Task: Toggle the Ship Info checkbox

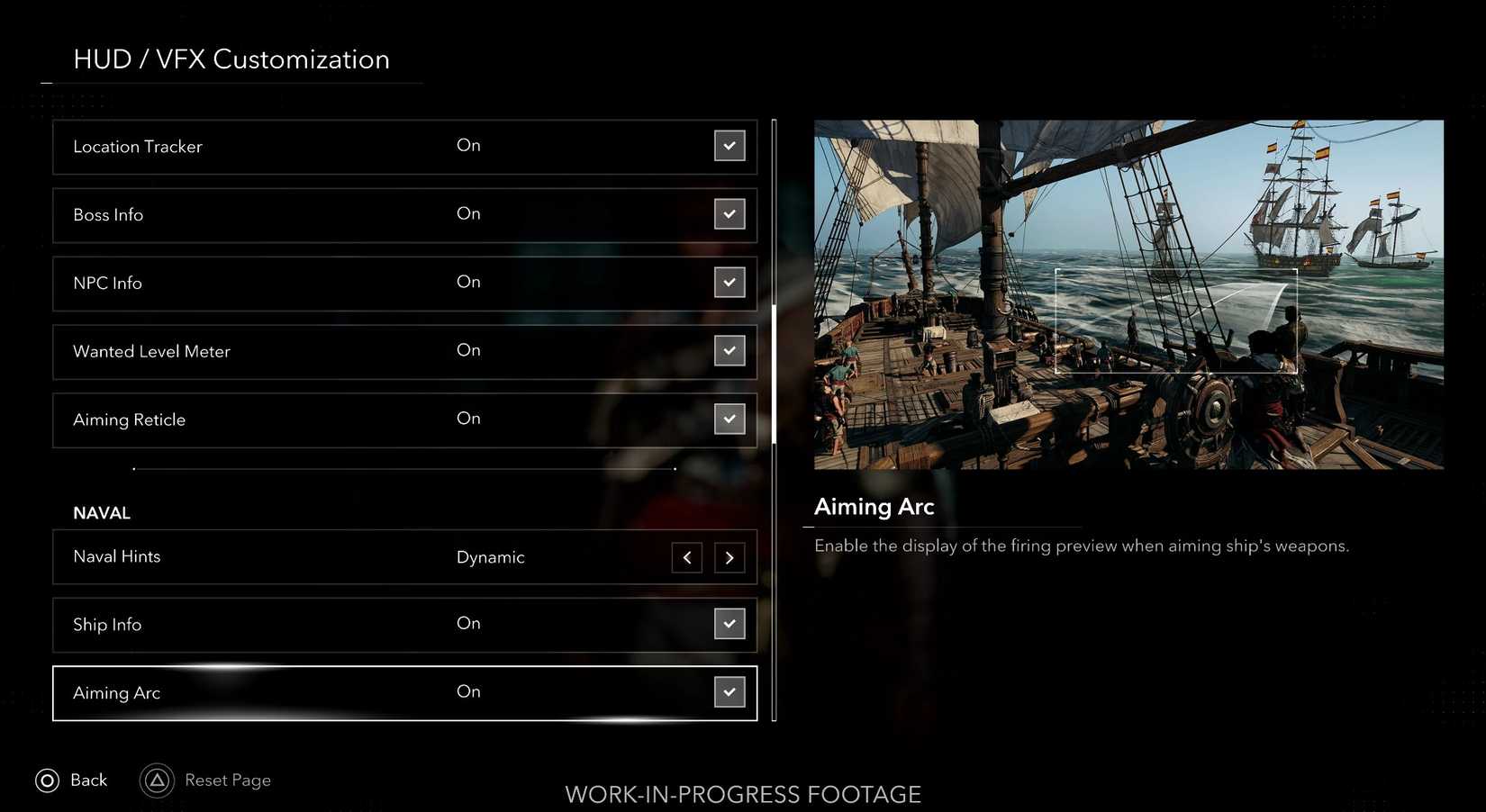Action: point(729,623)
